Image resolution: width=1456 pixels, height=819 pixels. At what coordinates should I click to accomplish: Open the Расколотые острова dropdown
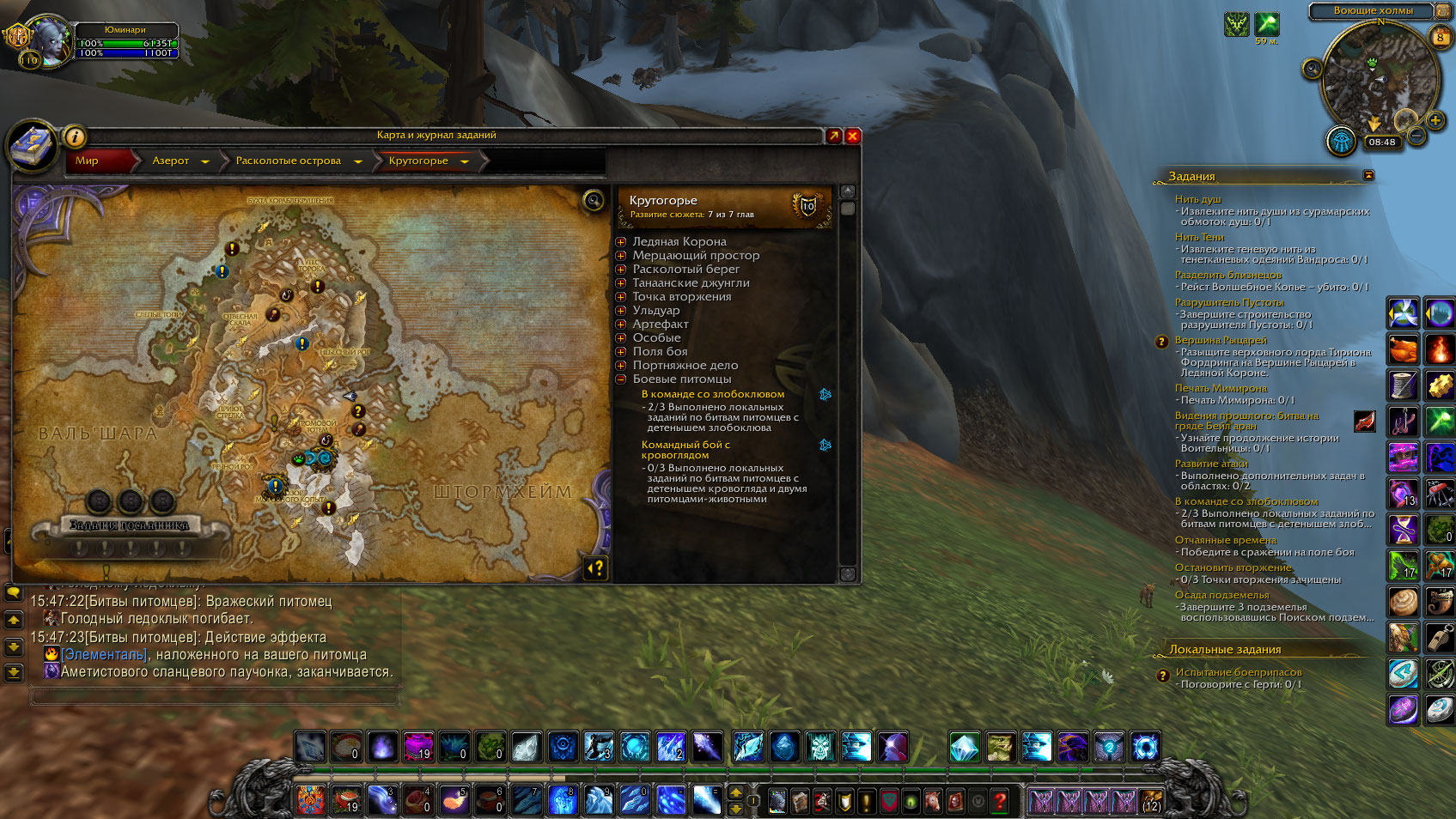[358, 161]
